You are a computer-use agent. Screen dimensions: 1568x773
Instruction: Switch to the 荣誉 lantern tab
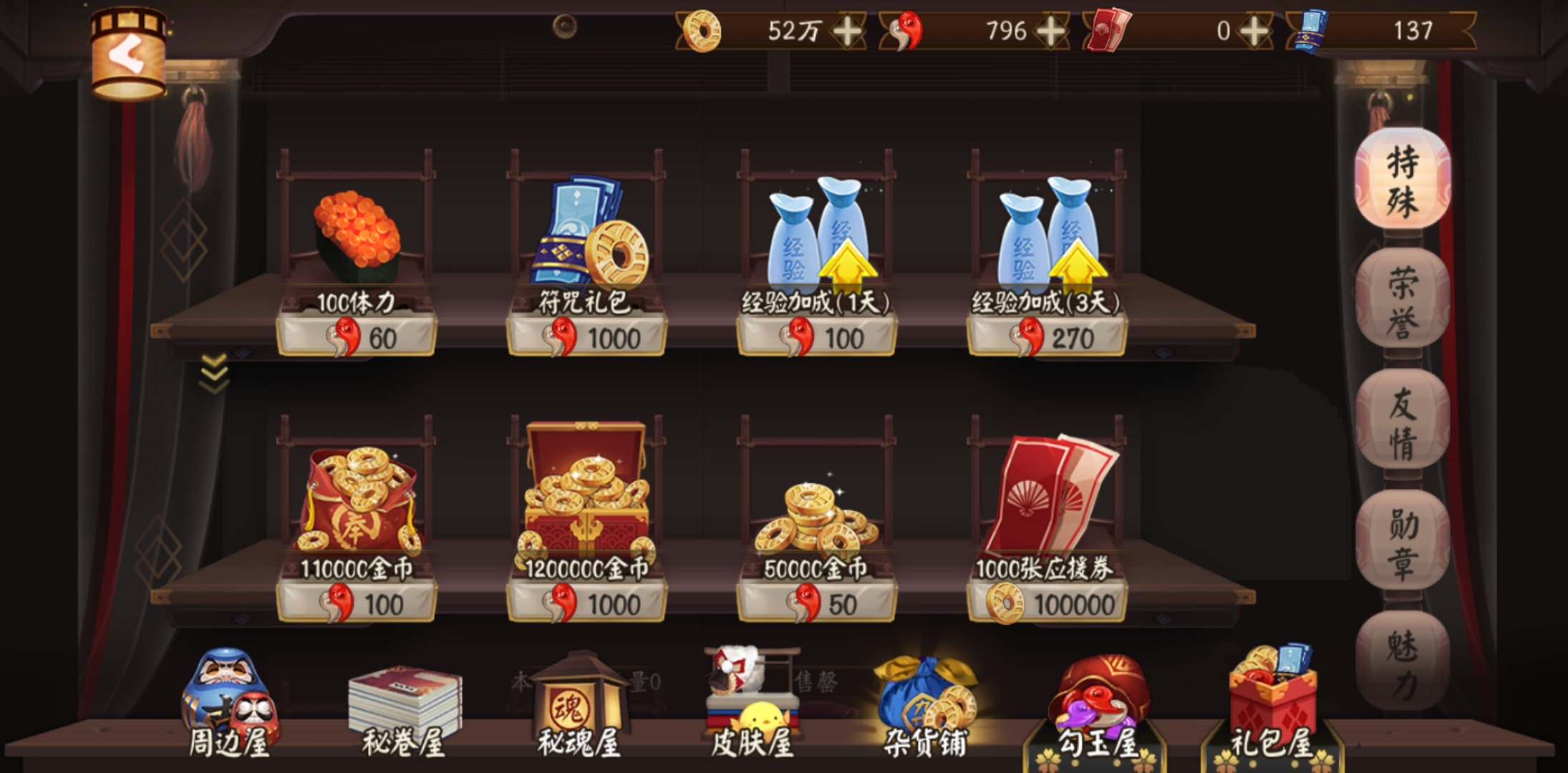pos(1402,301)
